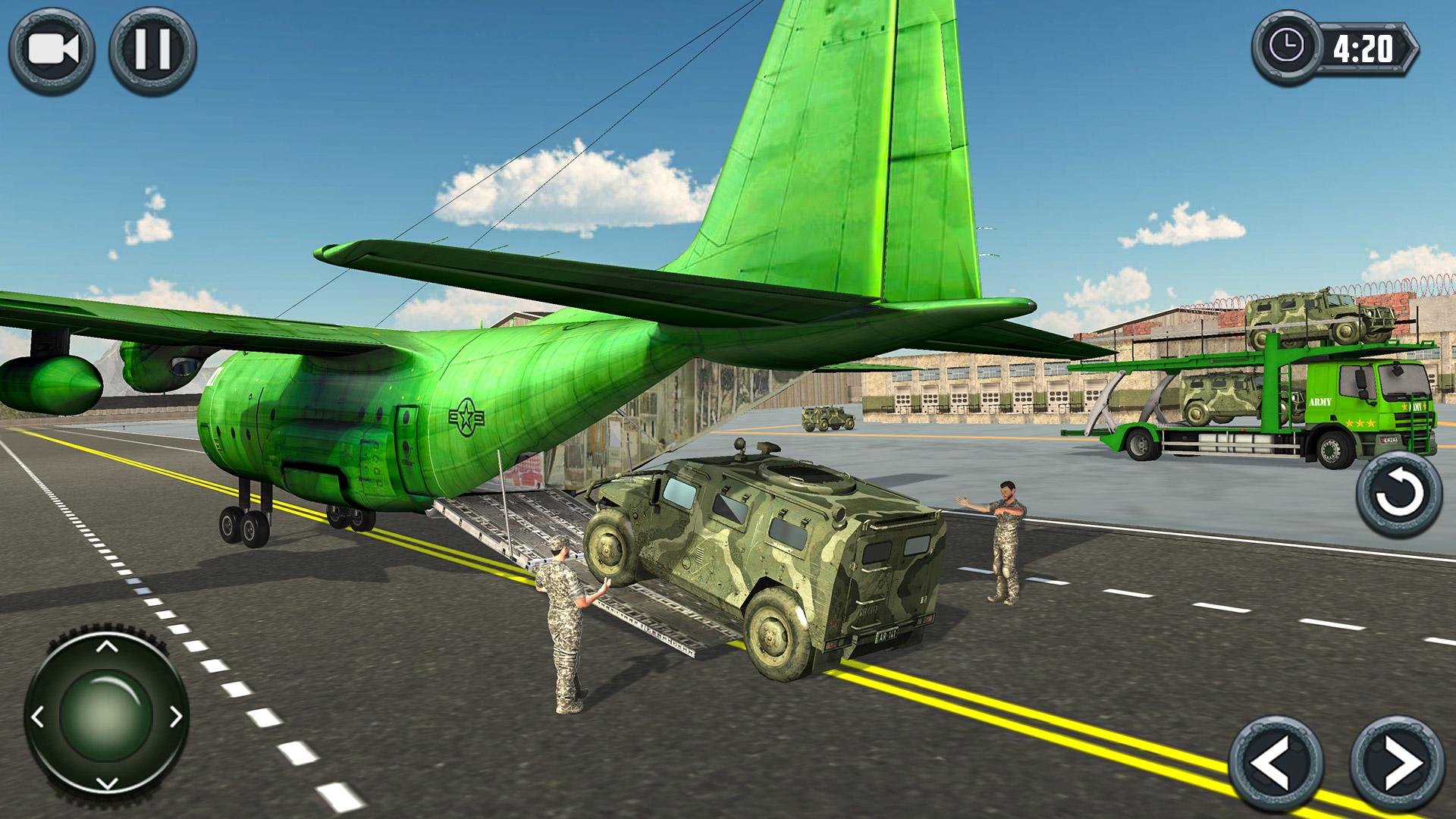This screenshot has height=819, width=1456.
Task: Tap the joystick's left arrow
Action: pyautogui.click(x=38, y=716)
